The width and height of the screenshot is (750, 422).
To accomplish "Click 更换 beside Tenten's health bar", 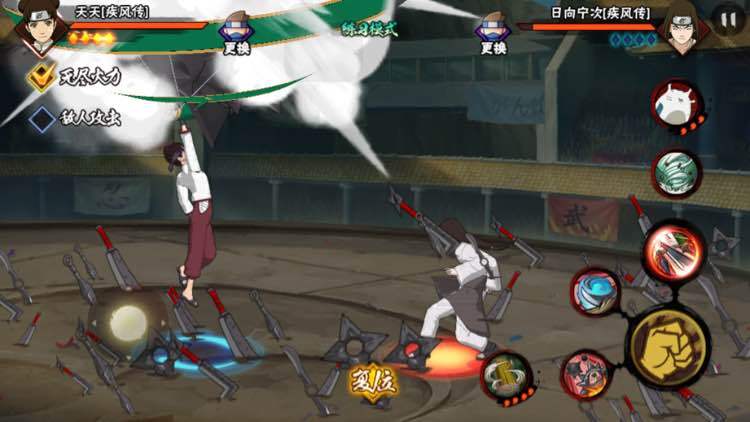I will pos(237,33).
